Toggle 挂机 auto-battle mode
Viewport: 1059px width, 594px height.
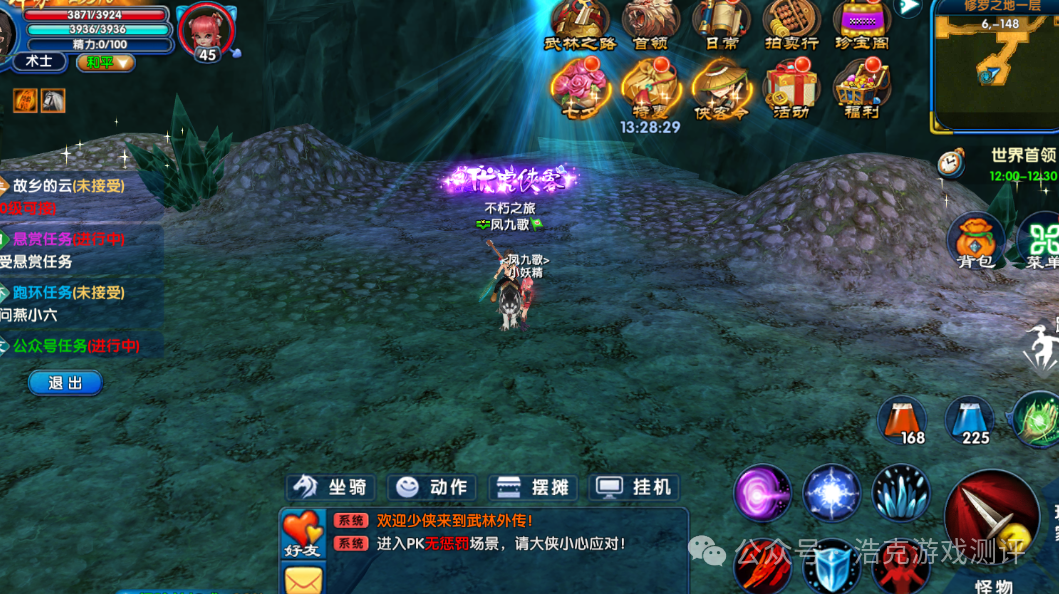coord(635,487)
